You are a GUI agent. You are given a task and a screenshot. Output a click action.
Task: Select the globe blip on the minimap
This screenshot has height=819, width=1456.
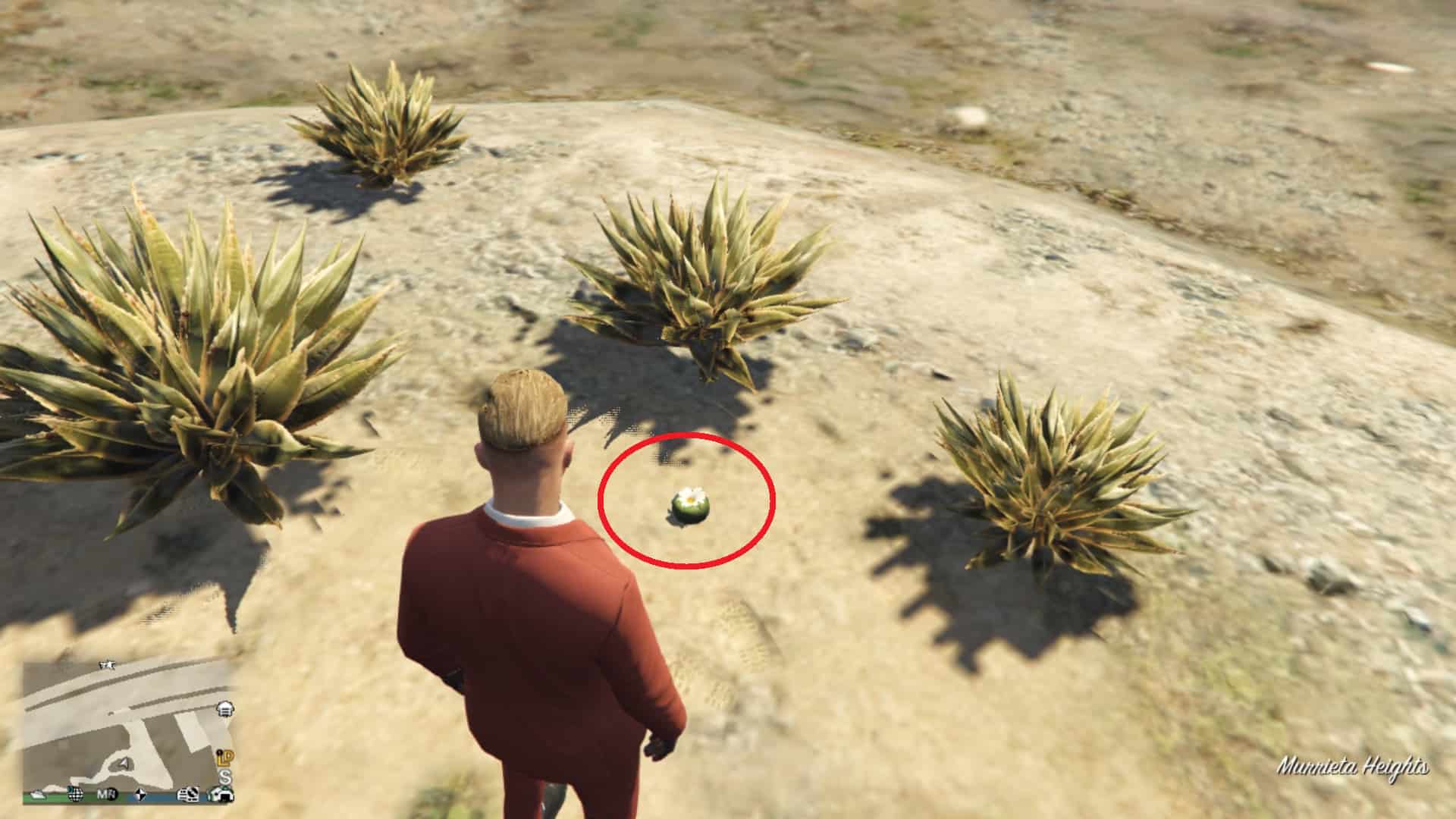[x=75, y=795]
